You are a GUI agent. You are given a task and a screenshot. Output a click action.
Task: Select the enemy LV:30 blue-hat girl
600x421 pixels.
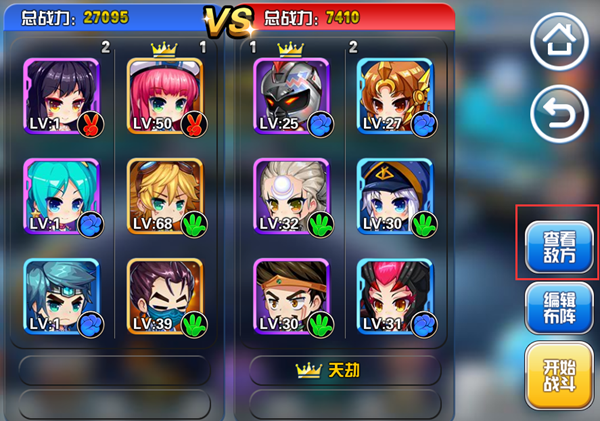pos(395,196)
